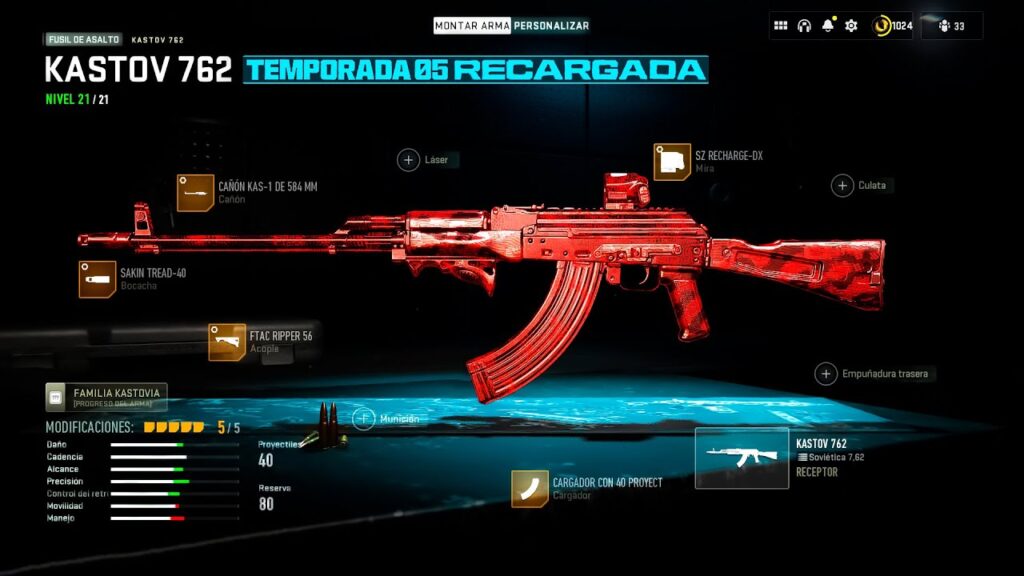The image size is (1024, 576).
Task: Select the SZ Recharge-DX Mira slot
Action: 672,162
